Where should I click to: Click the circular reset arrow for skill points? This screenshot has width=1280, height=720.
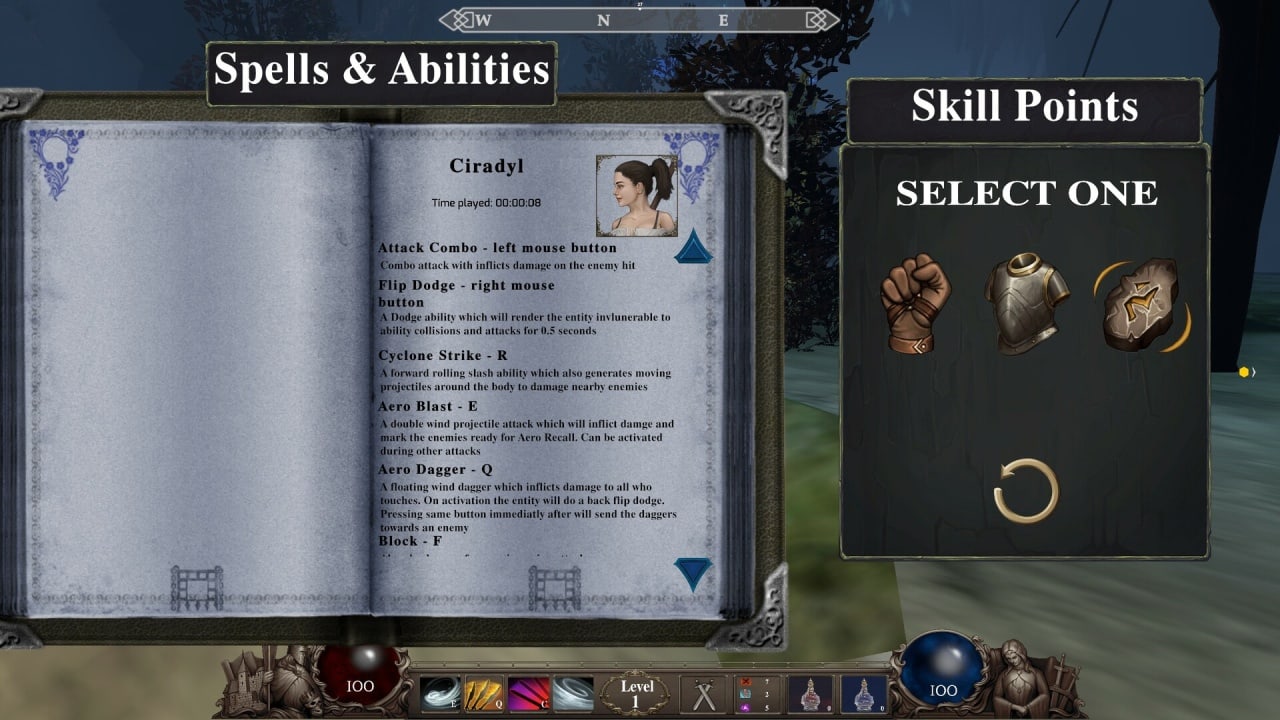point(1026,490)
